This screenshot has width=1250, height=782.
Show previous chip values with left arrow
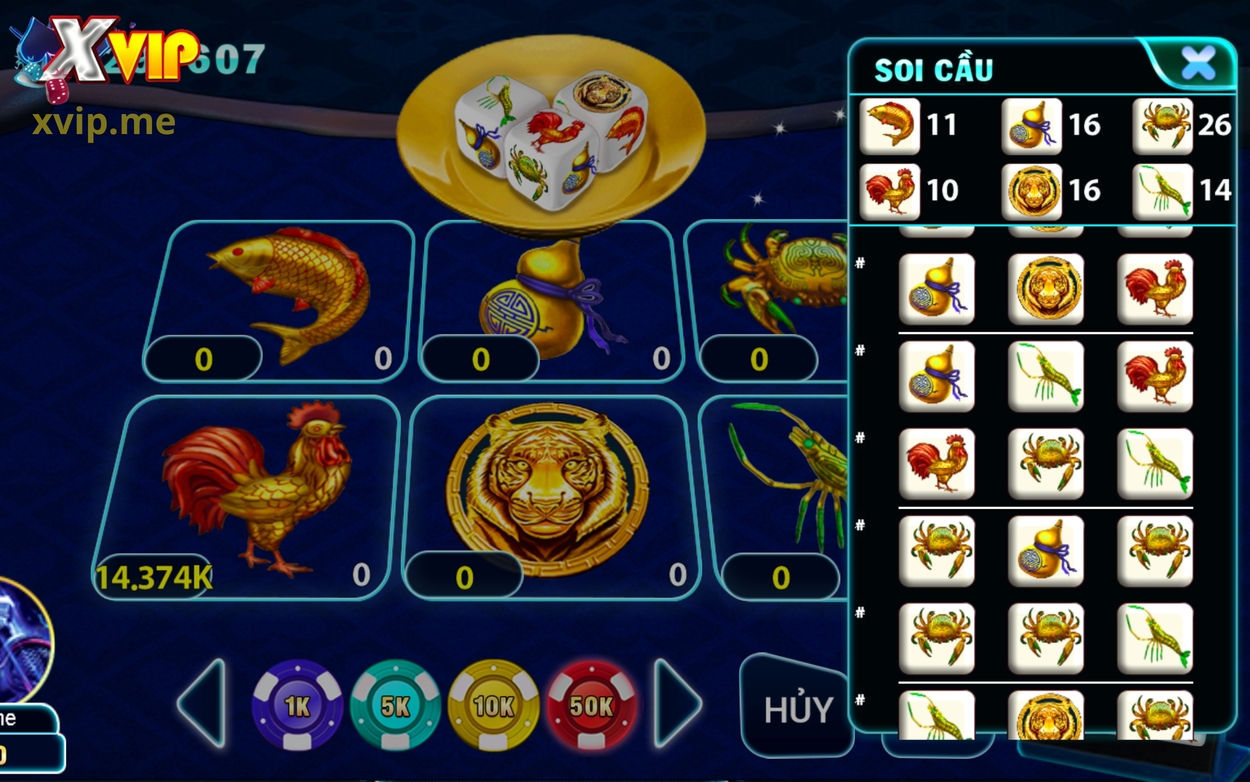202,703
